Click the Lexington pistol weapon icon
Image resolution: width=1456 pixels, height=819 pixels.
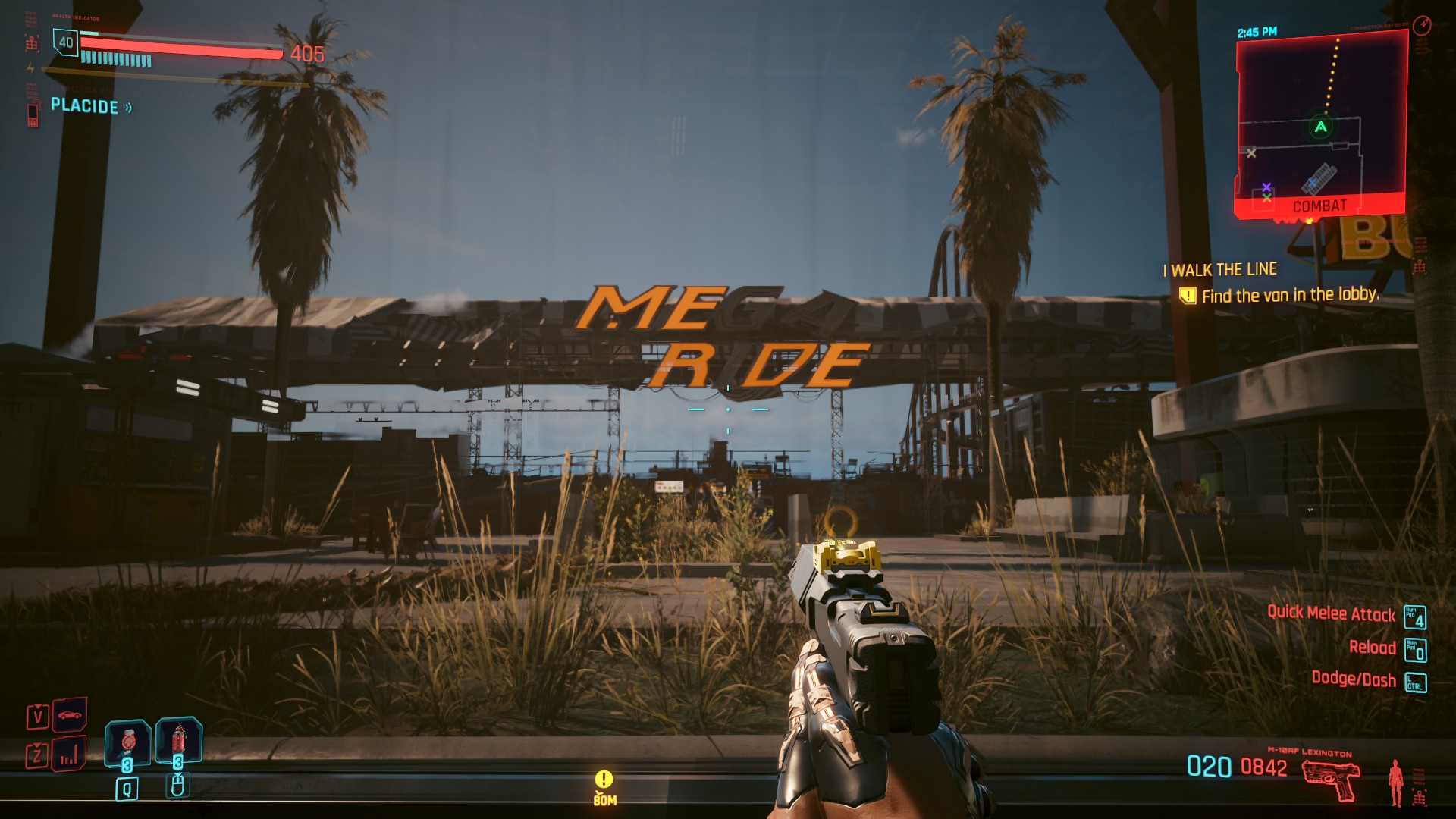pos(1330,780)
